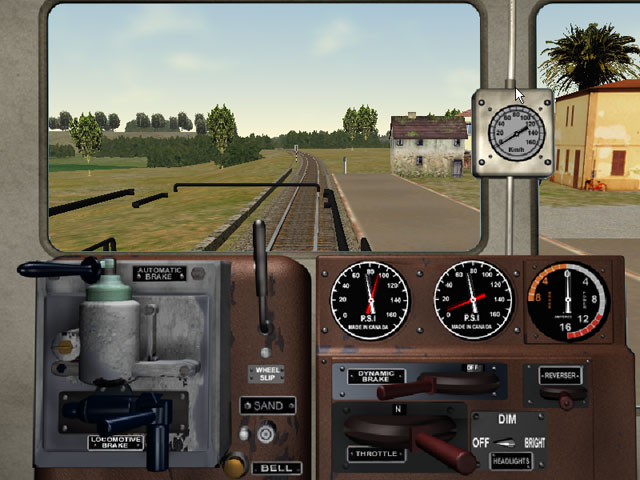Ring the brass bell button

(235, 465)
